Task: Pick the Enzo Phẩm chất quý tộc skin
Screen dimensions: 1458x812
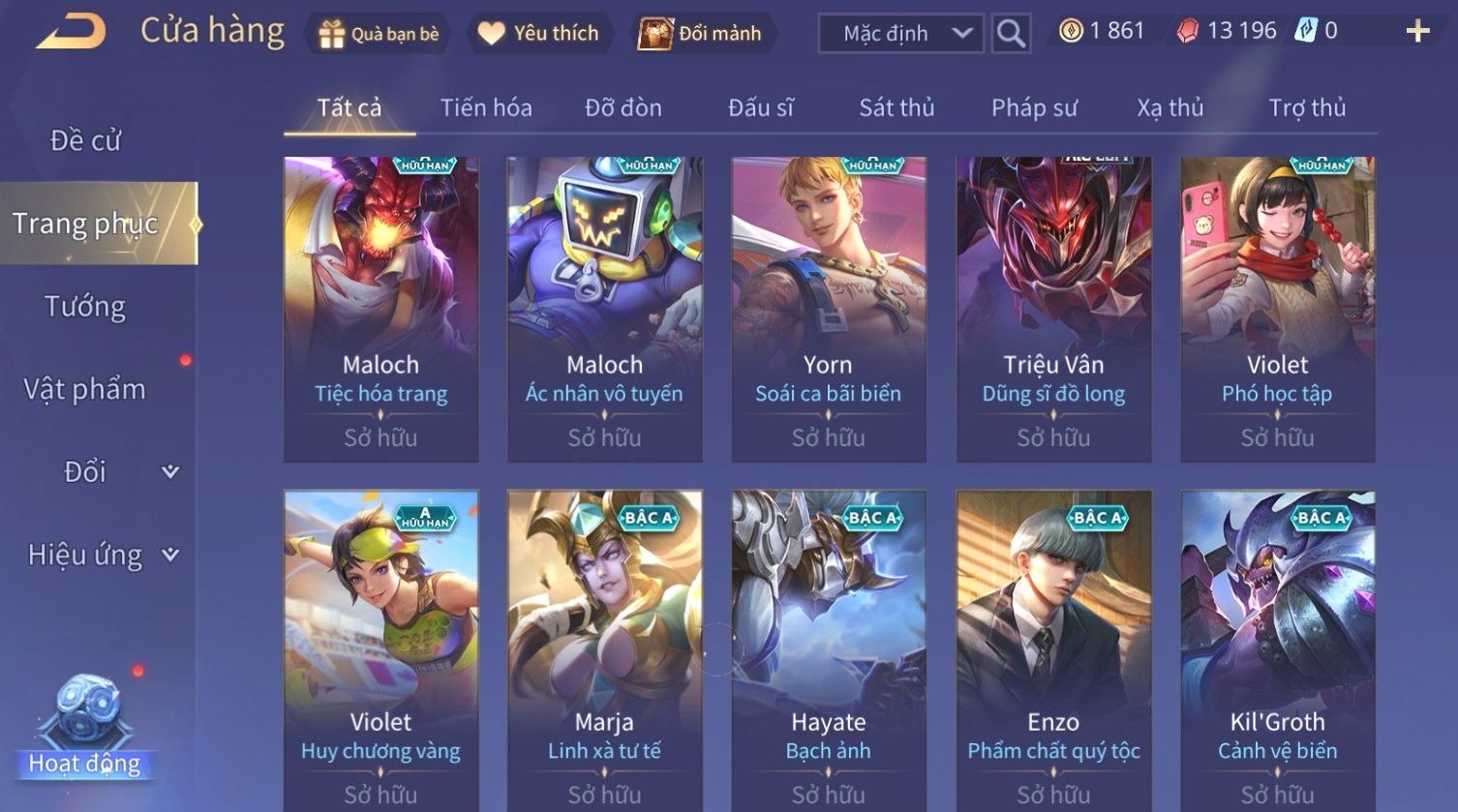Action: click(x=1053, y=650)
